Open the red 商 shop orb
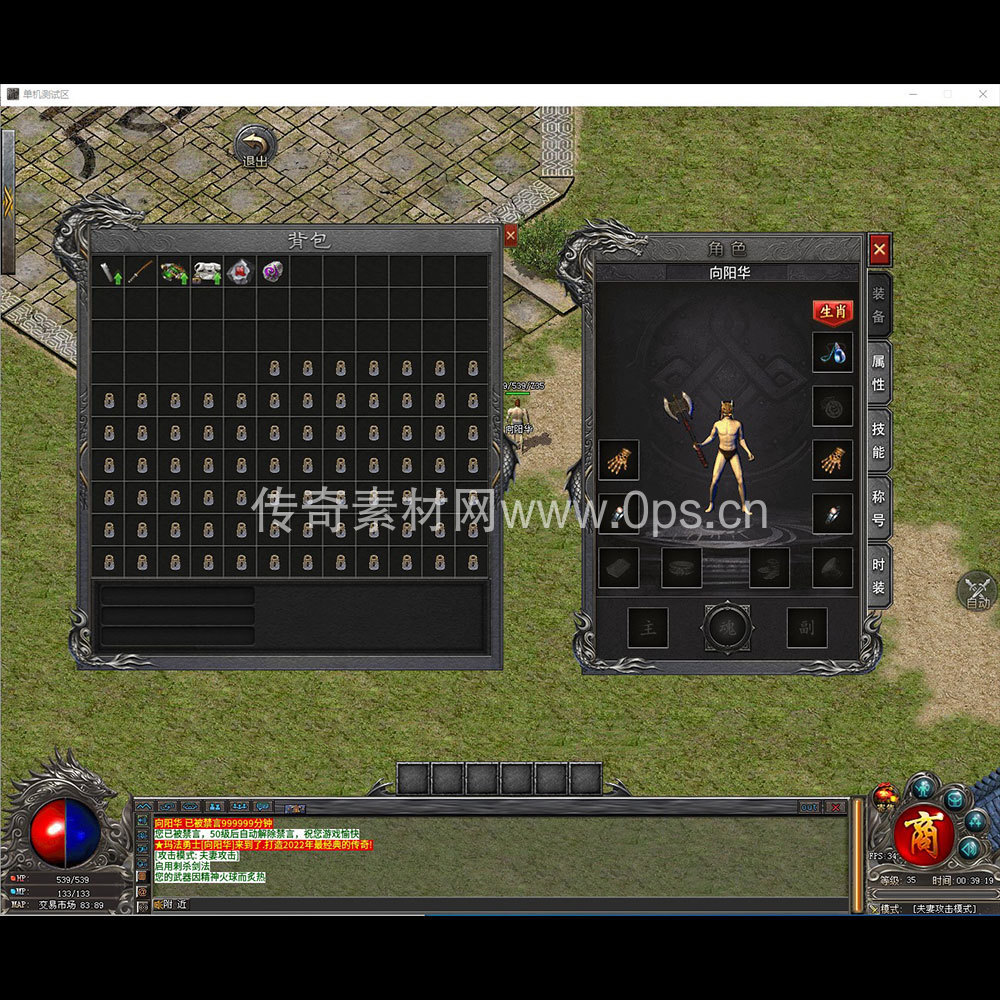 [x=921, y=835]
